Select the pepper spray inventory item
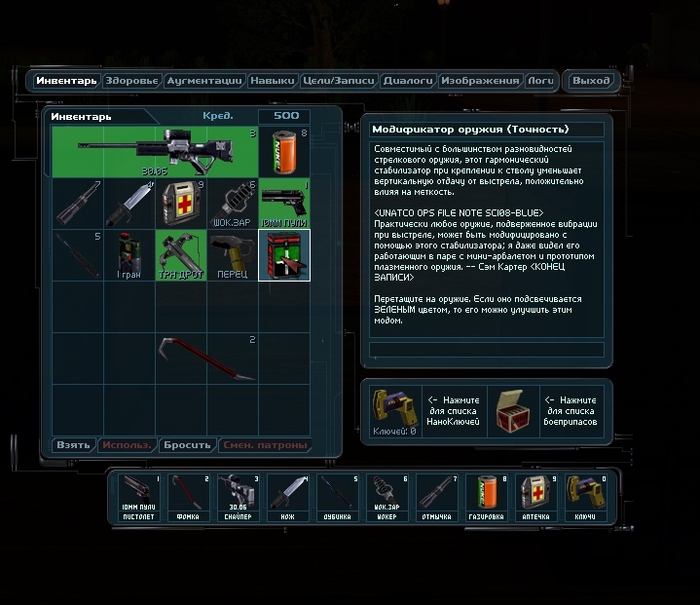 232,254
